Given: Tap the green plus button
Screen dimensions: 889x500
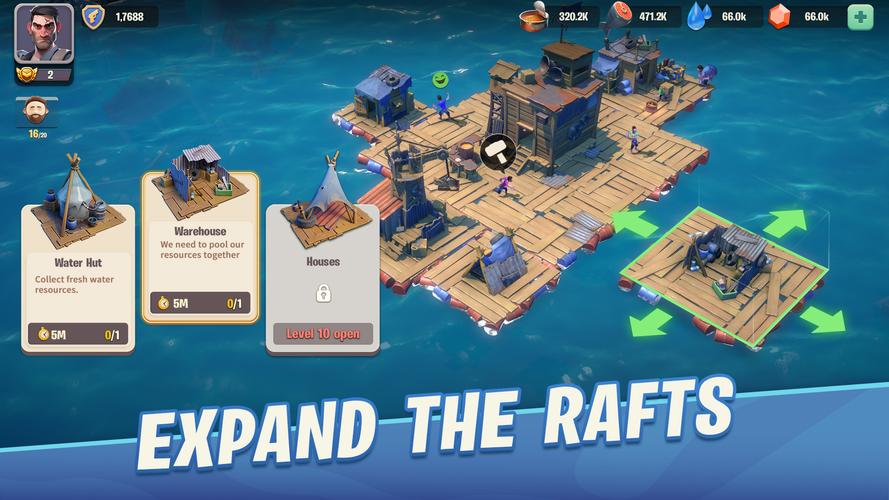Looking at the screenshot, I should (859, 16).
